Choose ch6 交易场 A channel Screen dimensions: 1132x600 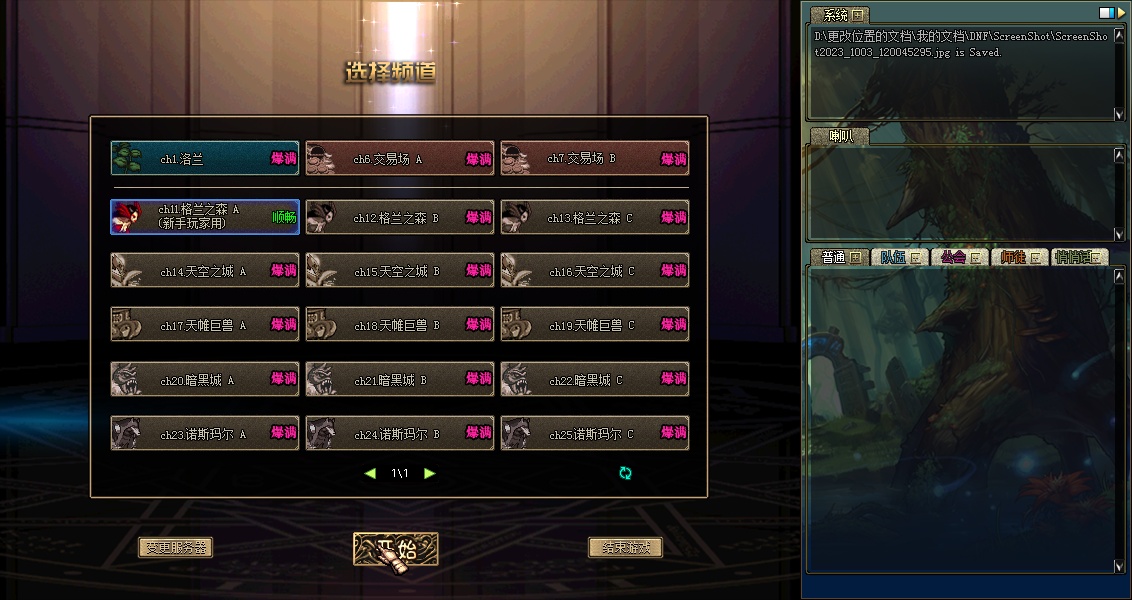399,159
